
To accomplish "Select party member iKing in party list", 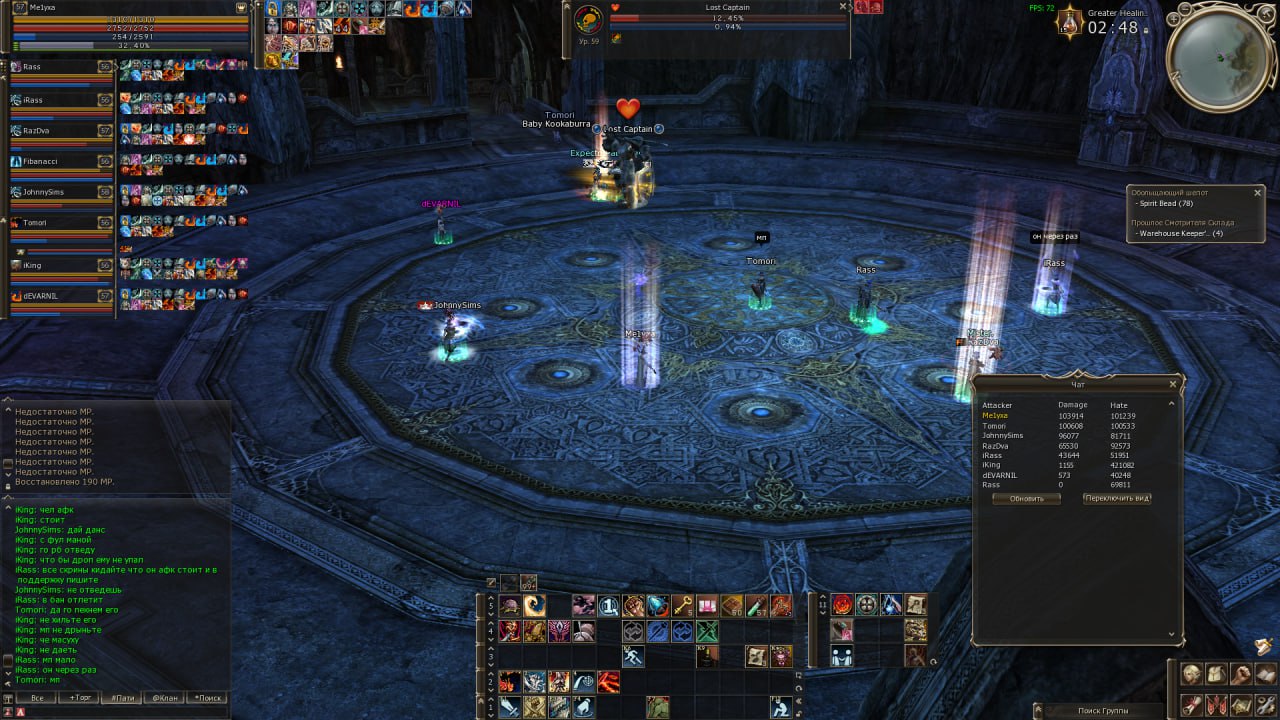I will (60, 266).
